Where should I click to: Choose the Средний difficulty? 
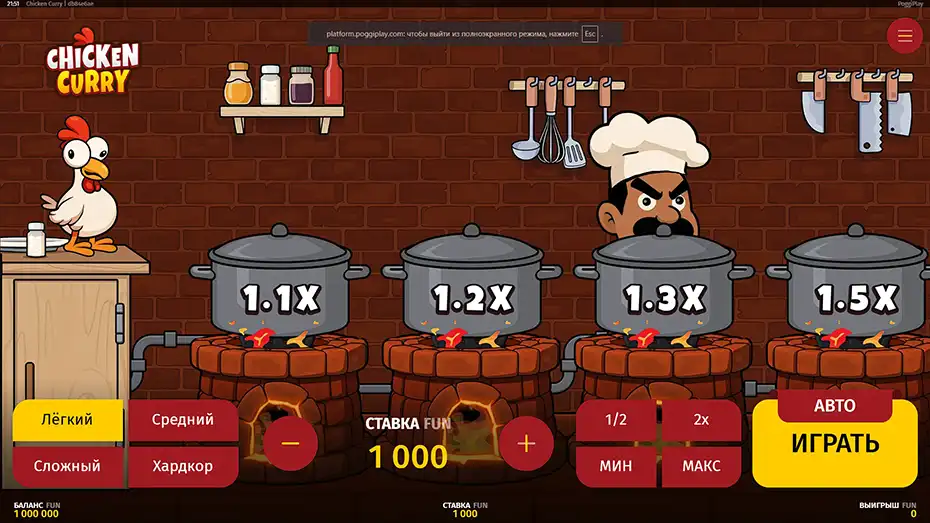(183, 420)
